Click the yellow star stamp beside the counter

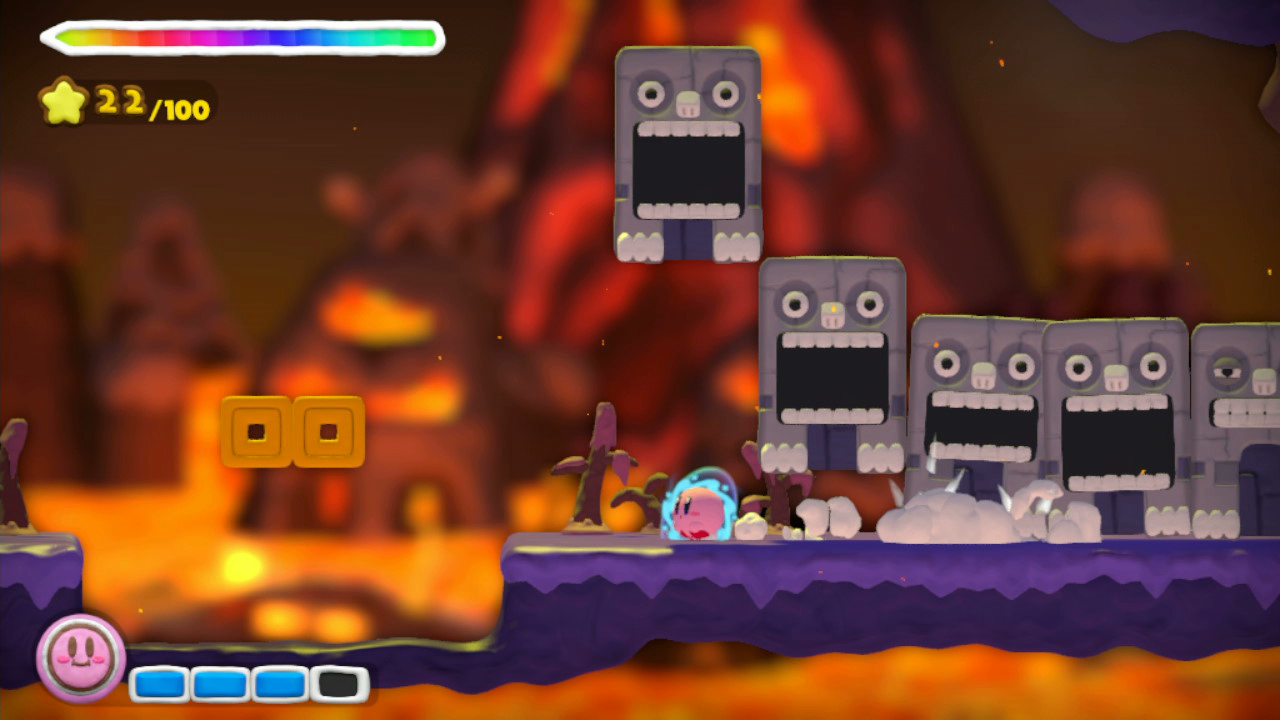click(x=62, y=100)
